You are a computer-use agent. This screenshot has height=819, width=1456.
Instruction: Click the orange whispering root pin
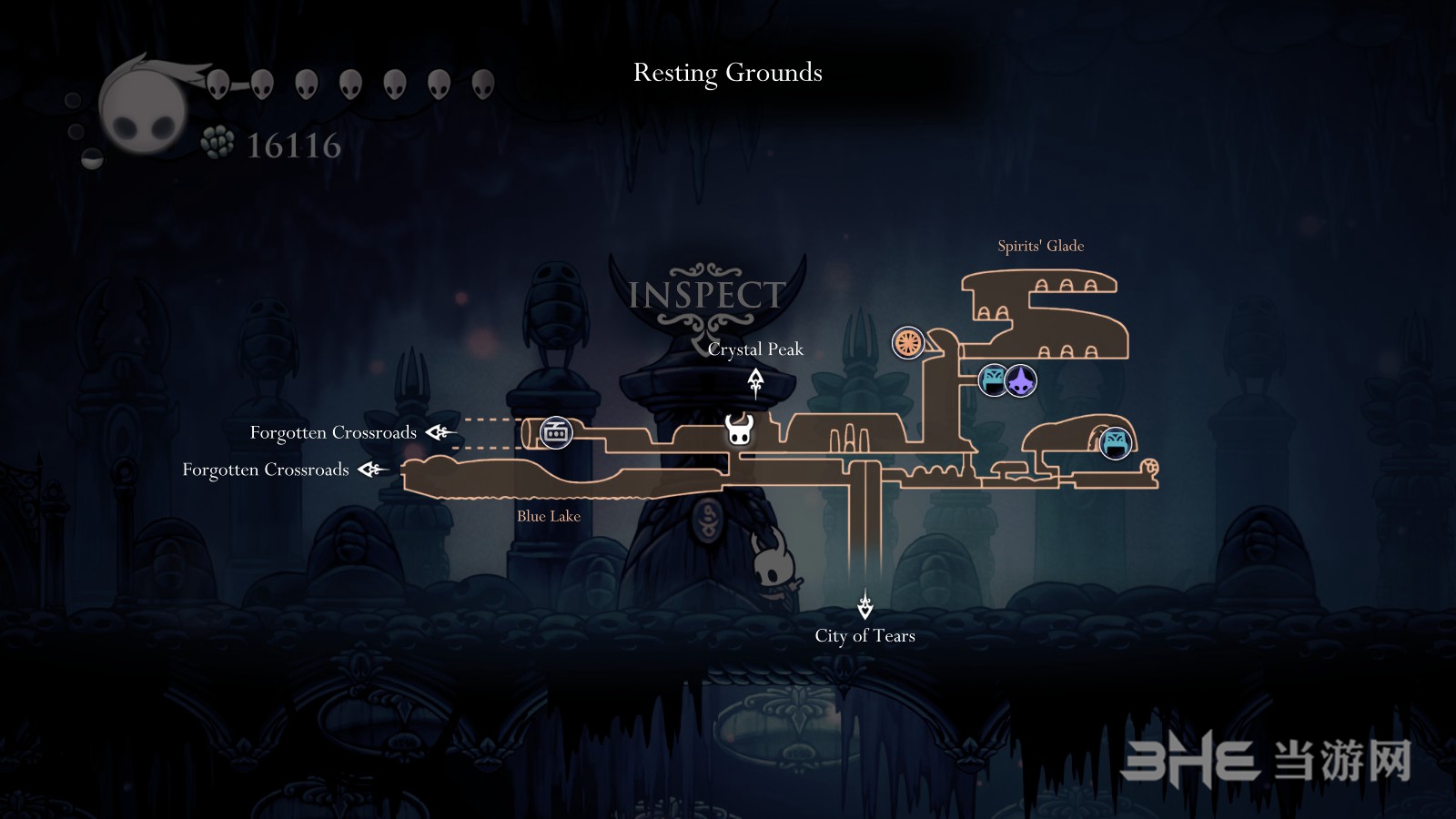[x=907, y=343]
